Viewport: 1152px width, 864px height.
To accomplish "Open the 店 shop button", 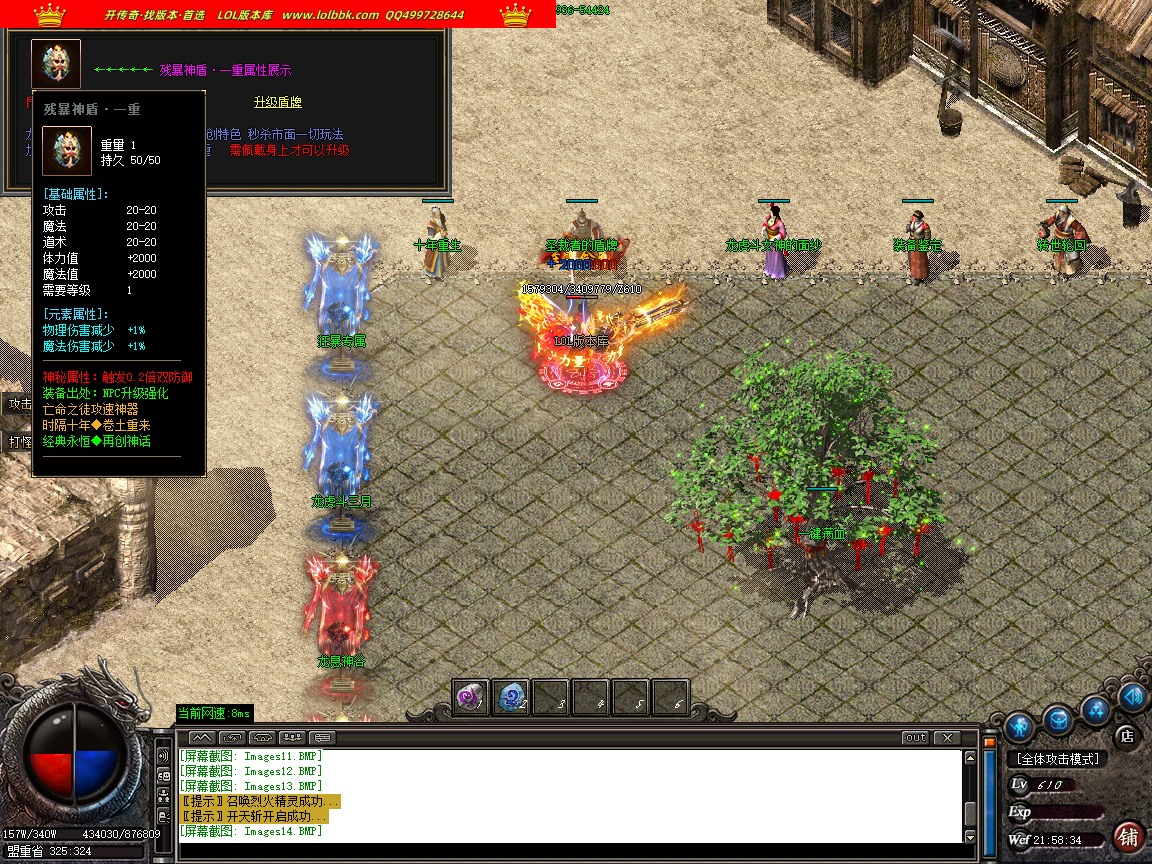I will coord(1126,736).
